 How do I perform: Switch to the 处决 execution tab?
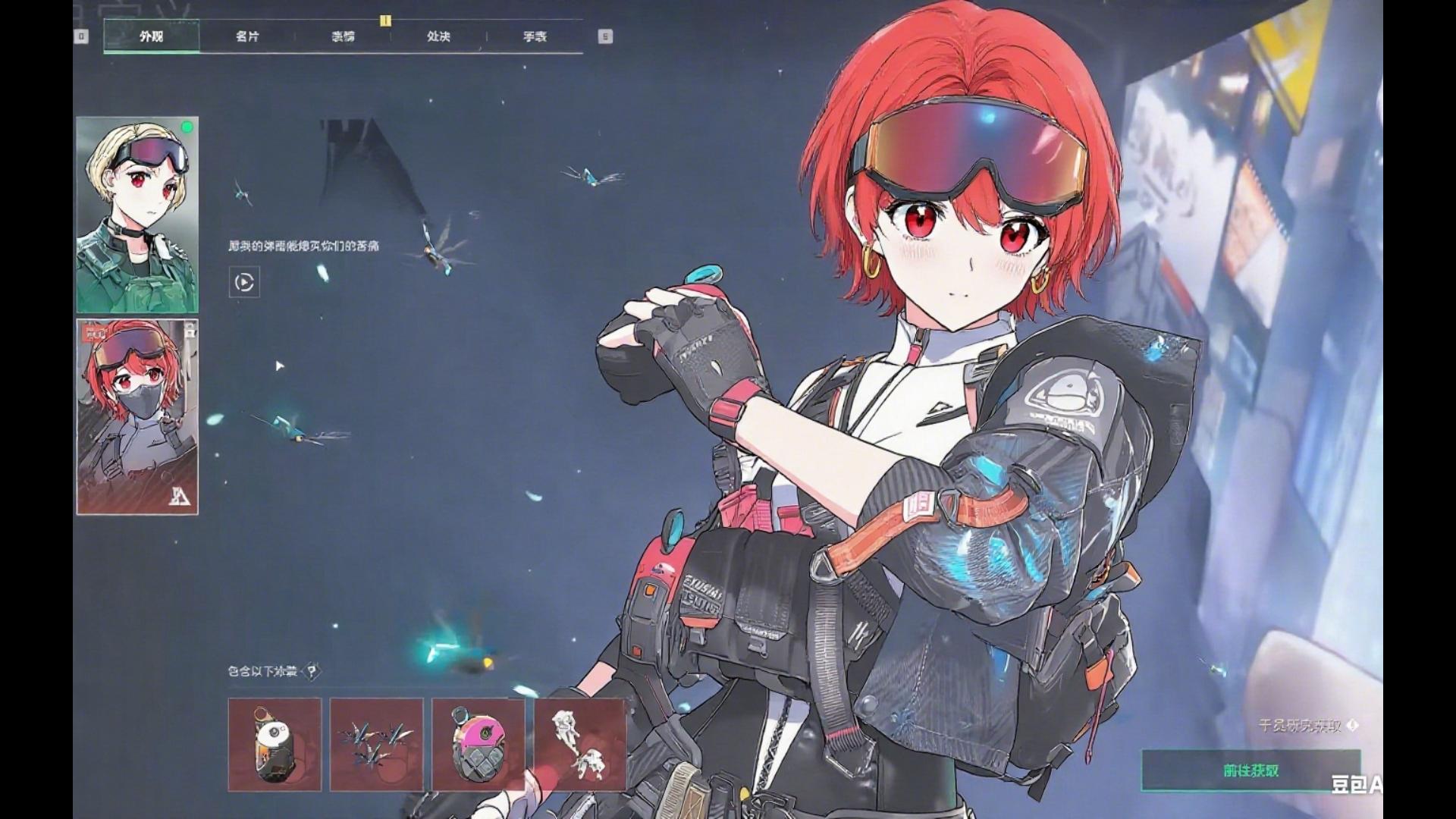click(x=438, y=36)
